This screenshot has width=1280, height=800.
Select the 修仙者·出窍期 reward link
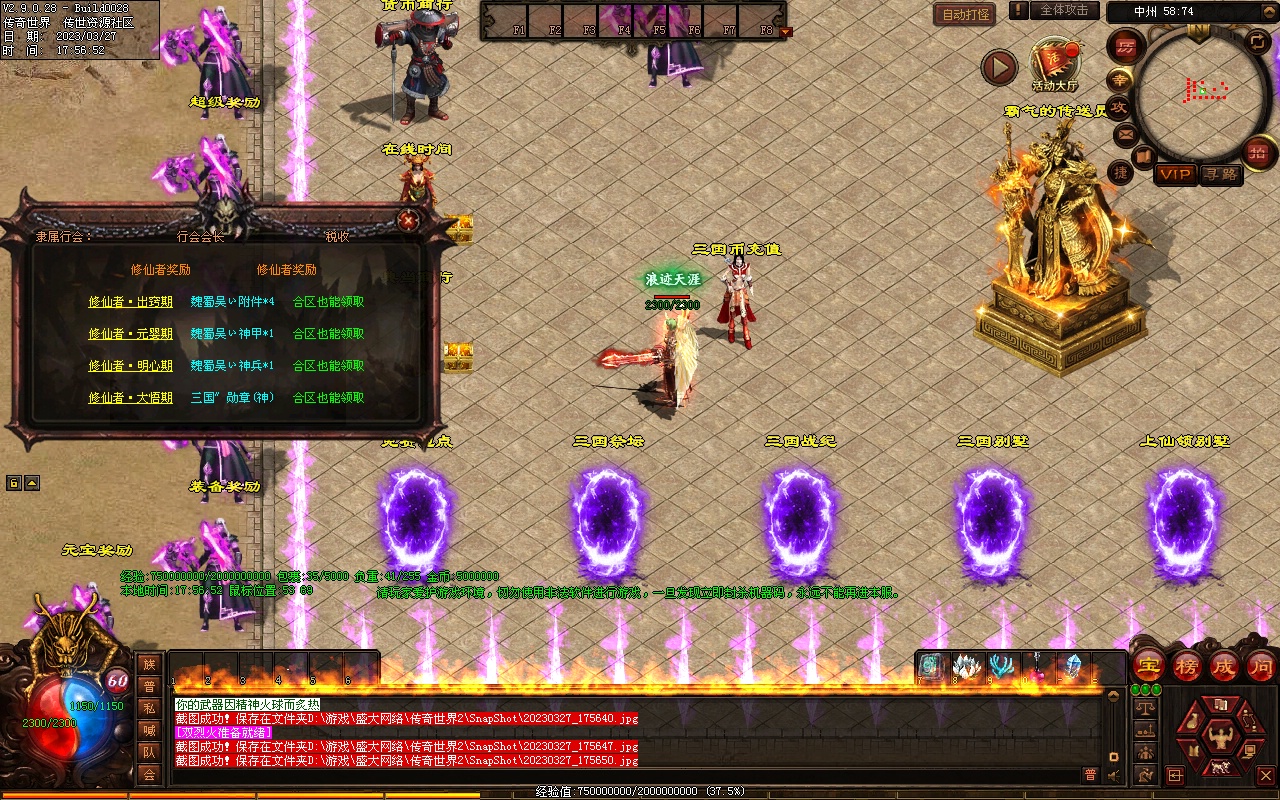(x=130, y=302)
